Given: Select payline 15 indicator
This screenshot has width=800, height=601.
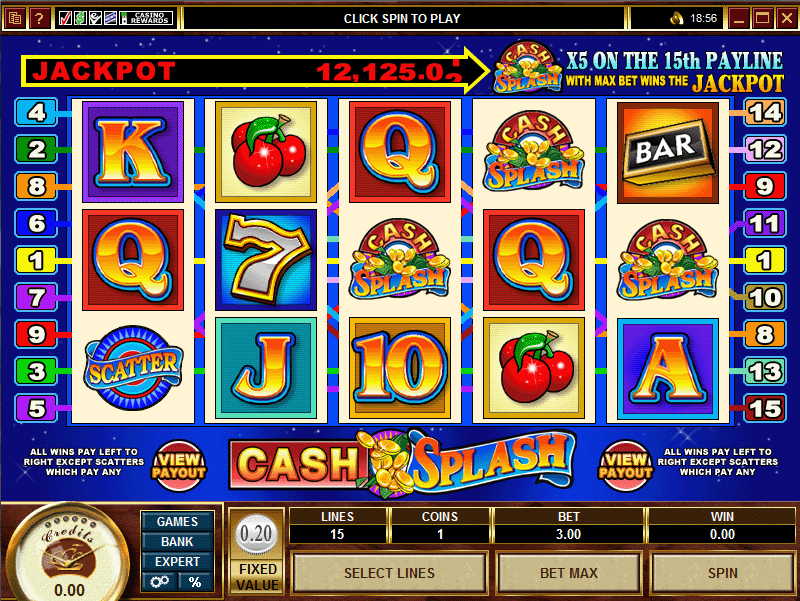Looking at the screenshot, I should pos(764,408).
